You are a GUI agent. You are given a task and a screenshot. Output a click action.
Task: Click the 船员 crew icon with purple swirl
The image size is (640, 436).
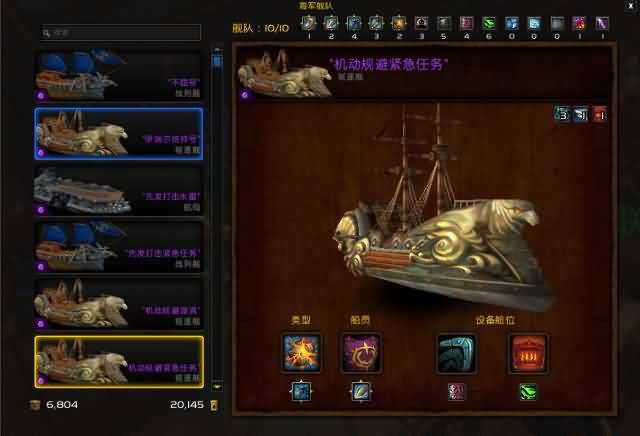(x=359, y=353)
